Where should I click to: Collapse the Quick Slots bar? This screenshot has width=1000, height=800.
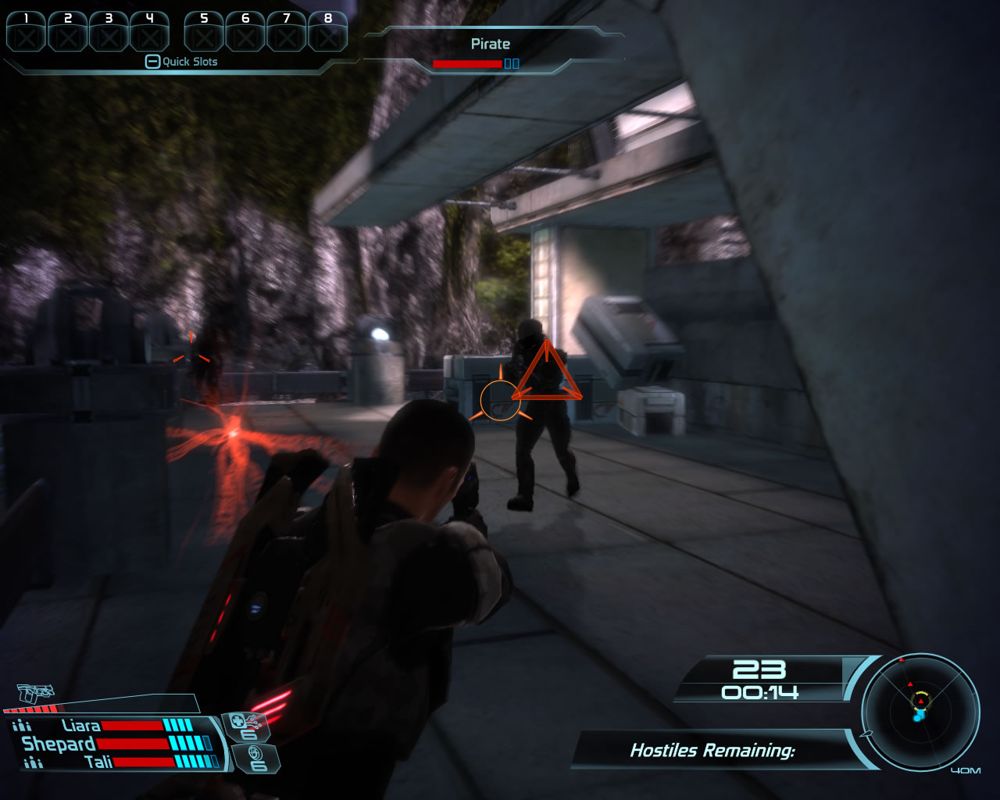pos(152,62)
